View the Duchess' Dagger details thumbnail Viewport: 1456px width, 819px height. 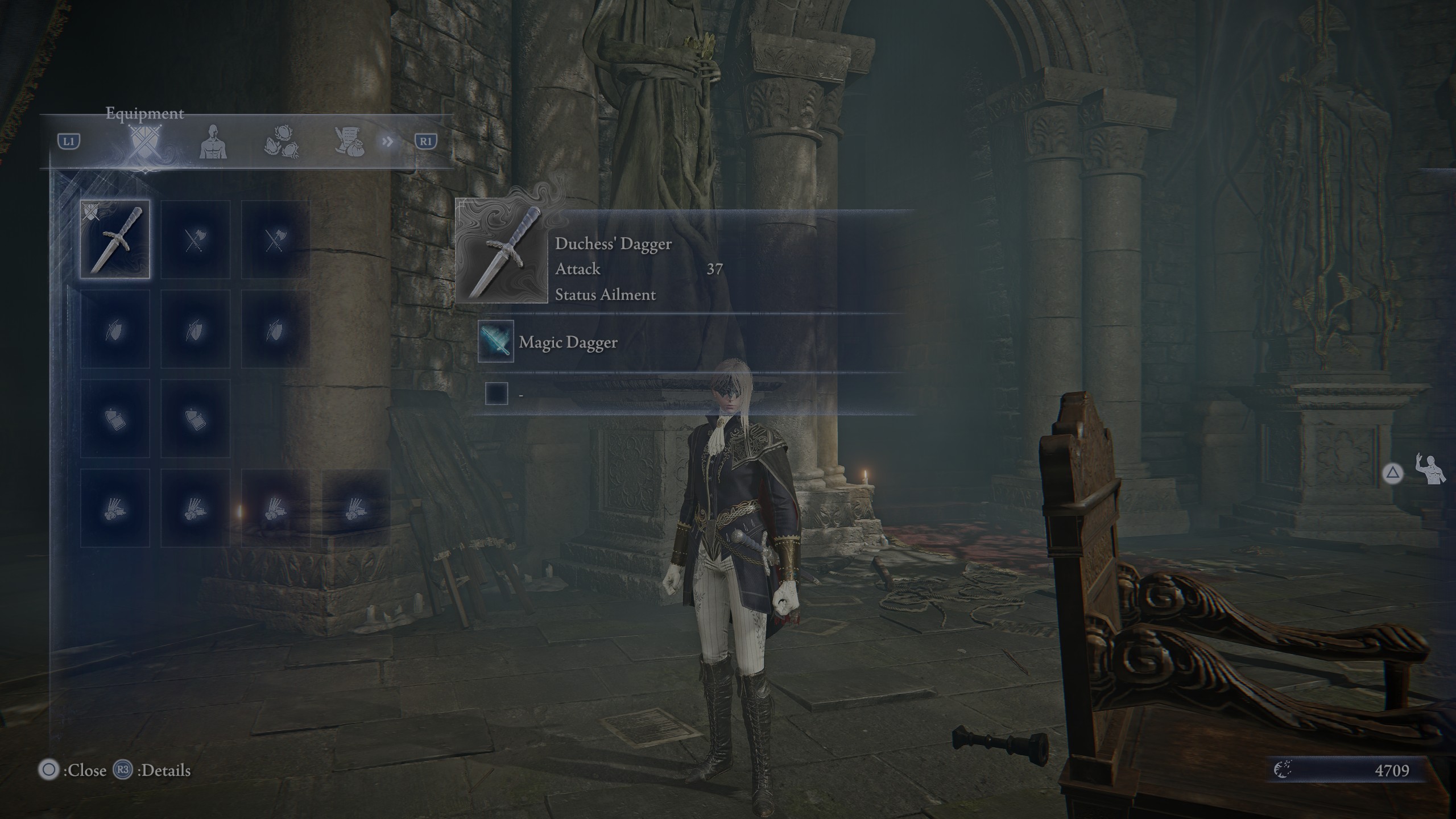(502, 251)
